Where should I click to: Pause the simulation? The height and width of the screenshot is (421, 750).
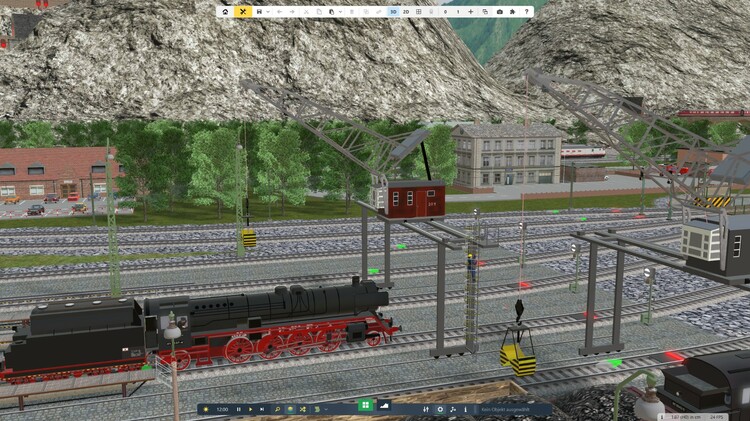click(238, 409)
